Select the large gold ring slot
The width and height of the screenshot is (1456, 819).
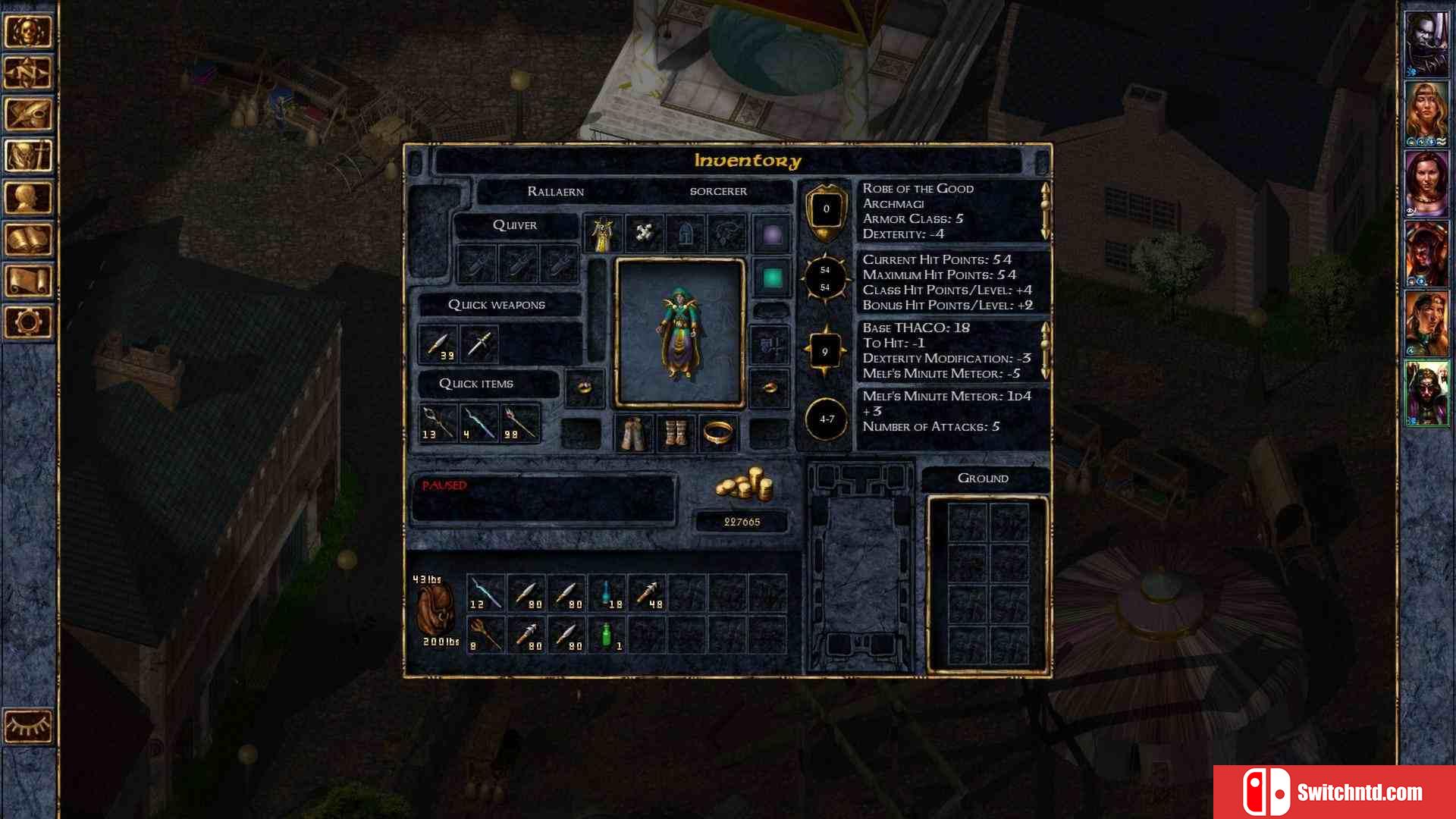click(717, 434)
